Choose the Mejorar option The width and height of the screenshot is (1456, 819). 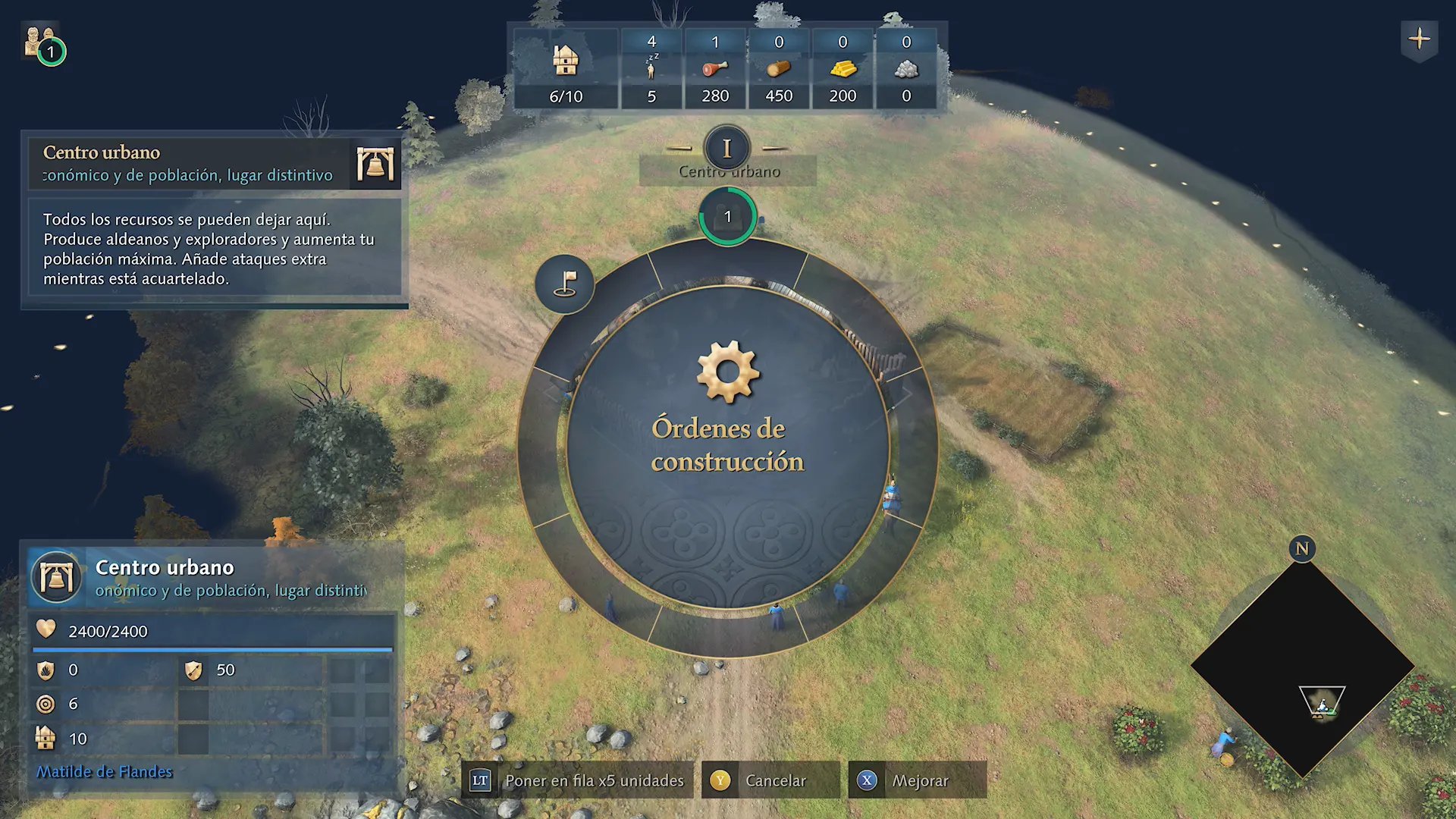pos(918,780)
